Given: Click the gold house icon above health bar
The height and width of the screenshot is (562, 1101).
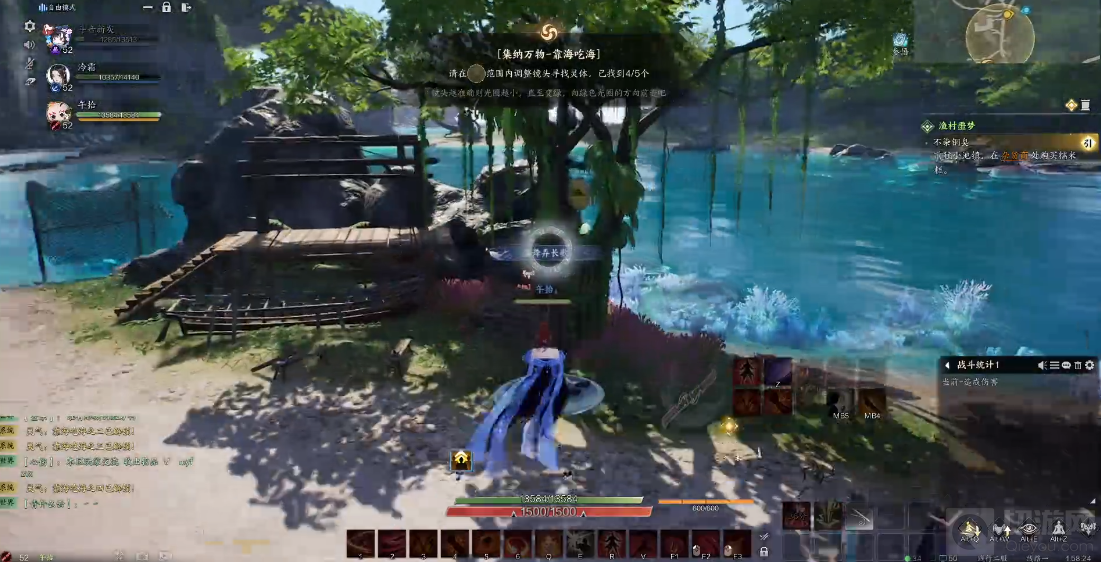Looking at the screenshot, I should [461, 459].
